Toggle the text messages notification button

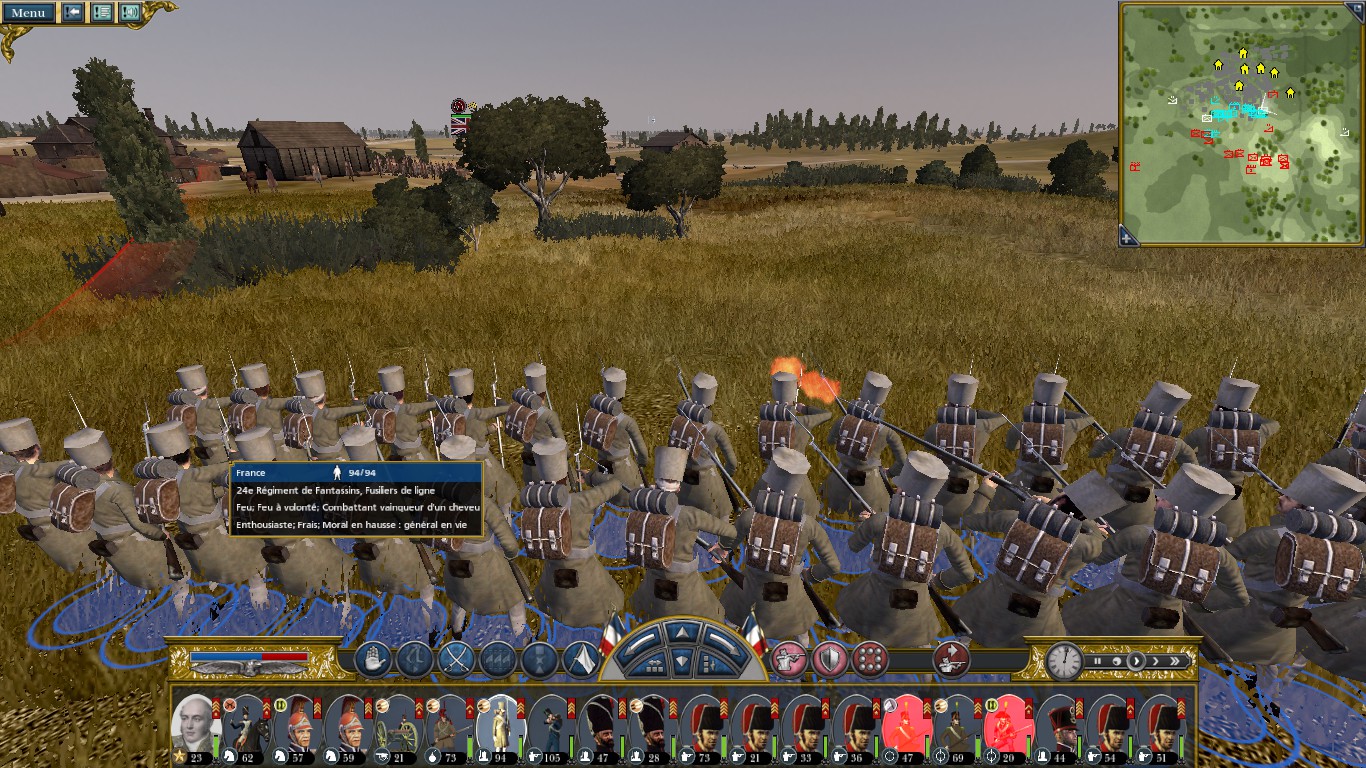101,13
